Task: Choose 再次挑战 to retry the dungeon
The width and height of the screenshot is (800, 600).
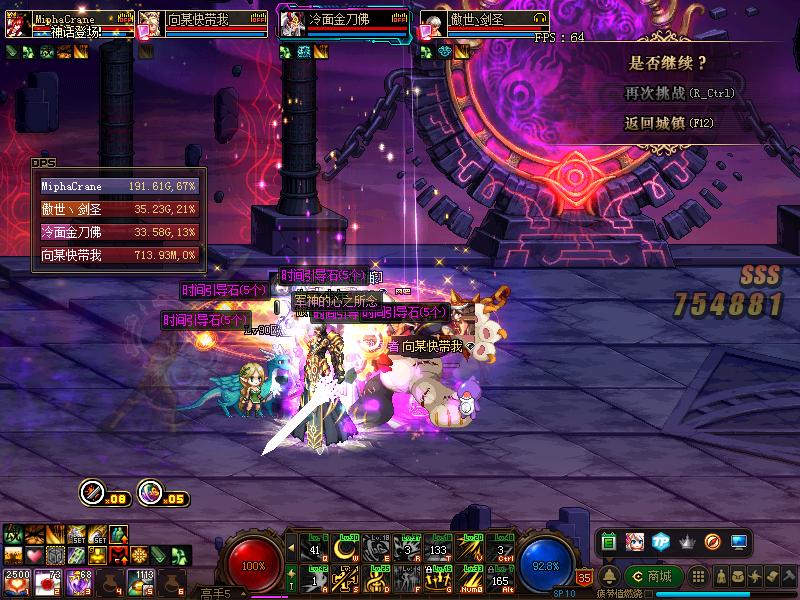Action: point(680,93)
